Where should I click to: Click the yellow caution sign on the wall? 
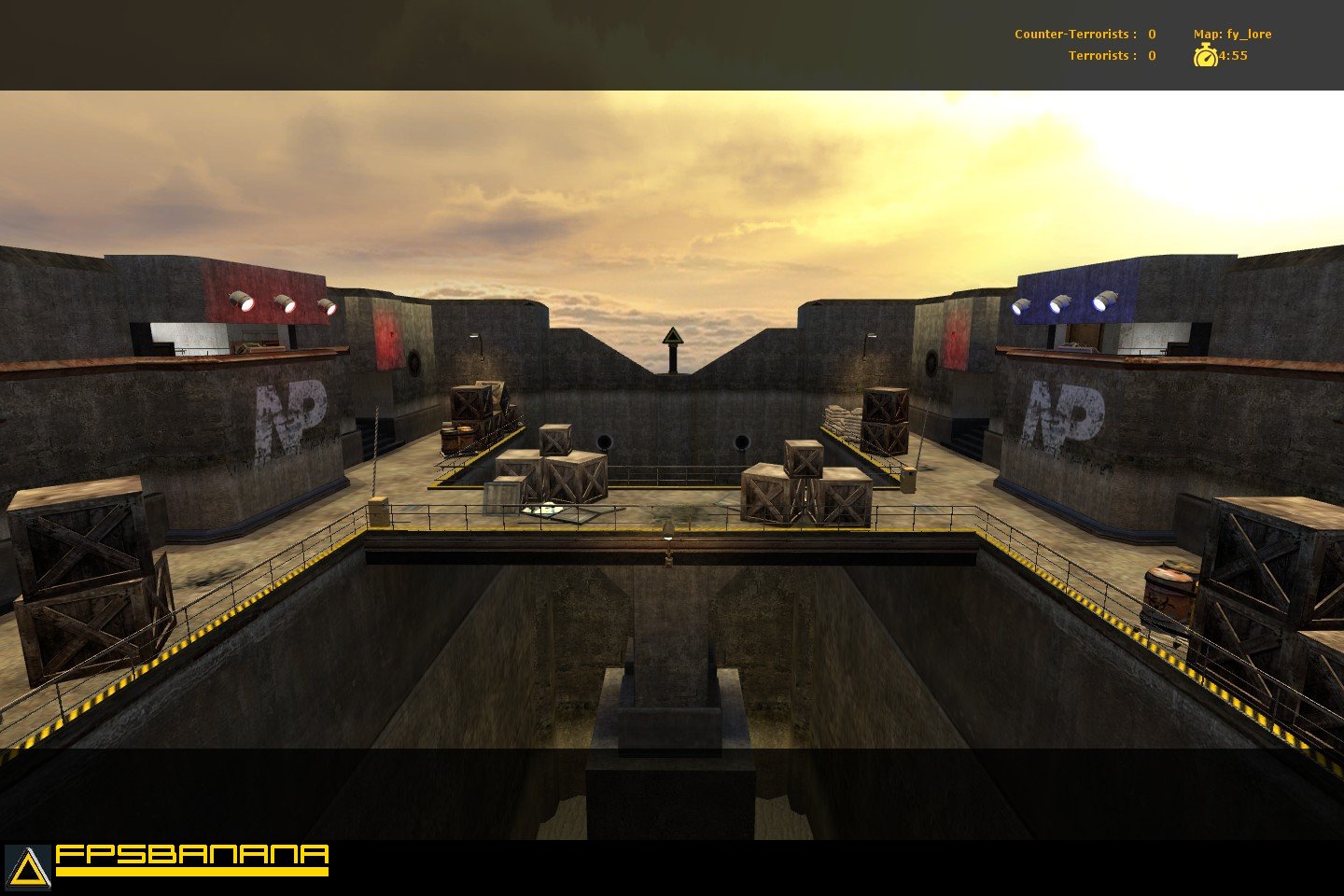tap(672, 336)
